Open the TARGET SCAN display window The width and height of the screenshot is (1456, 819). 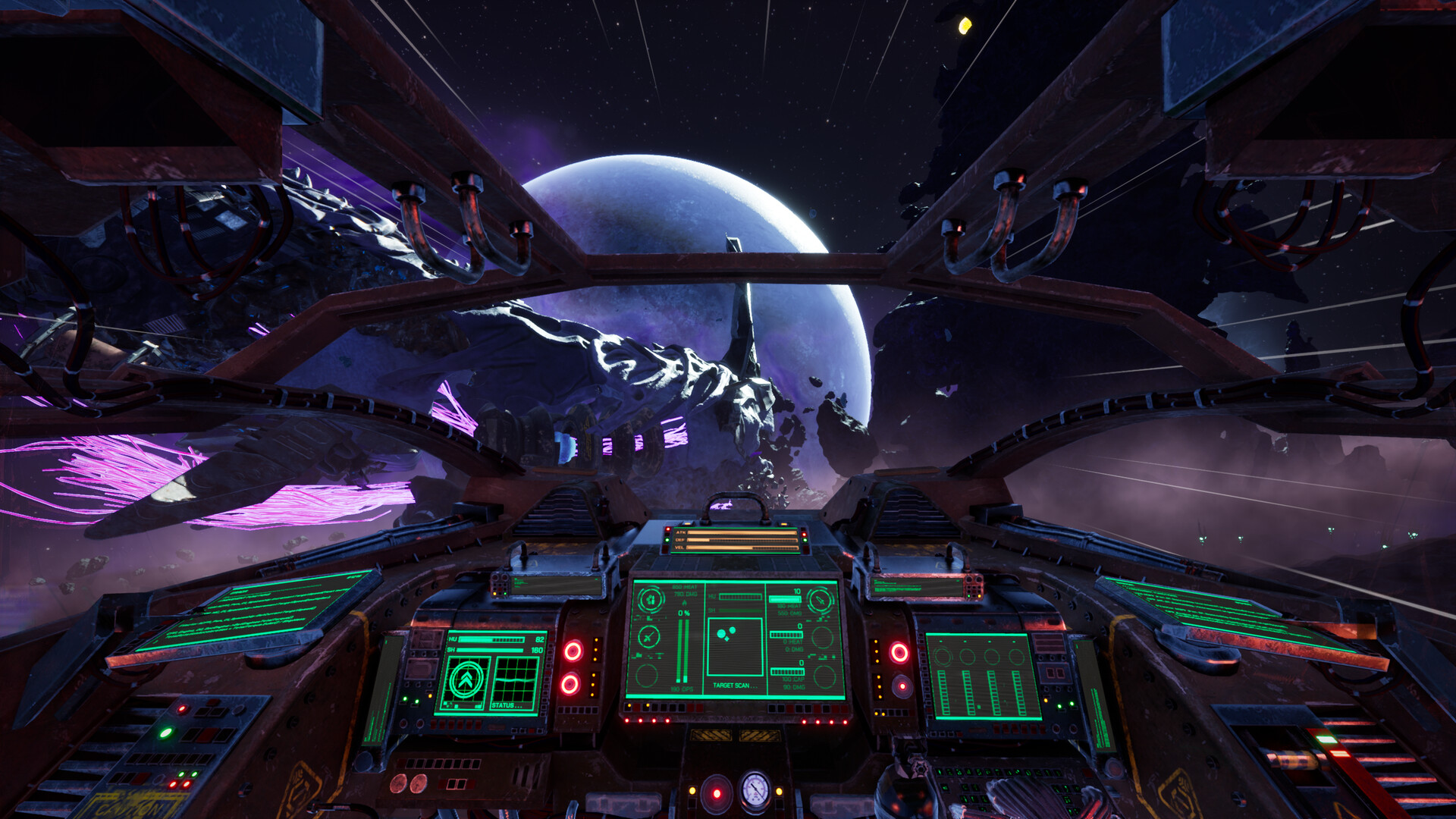734,645
